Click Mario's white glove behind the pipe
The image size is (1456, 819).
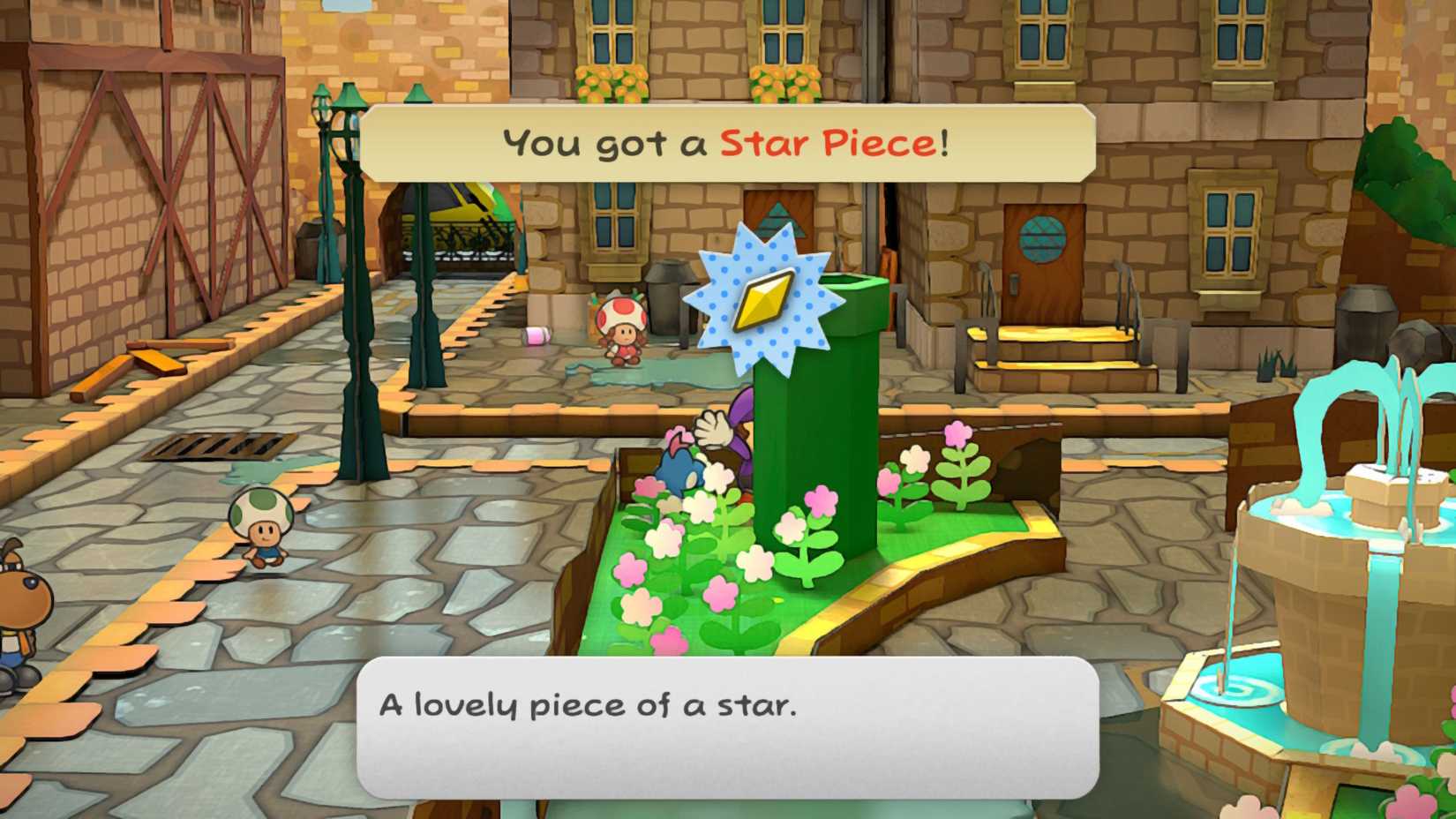(x=711, y=430)
